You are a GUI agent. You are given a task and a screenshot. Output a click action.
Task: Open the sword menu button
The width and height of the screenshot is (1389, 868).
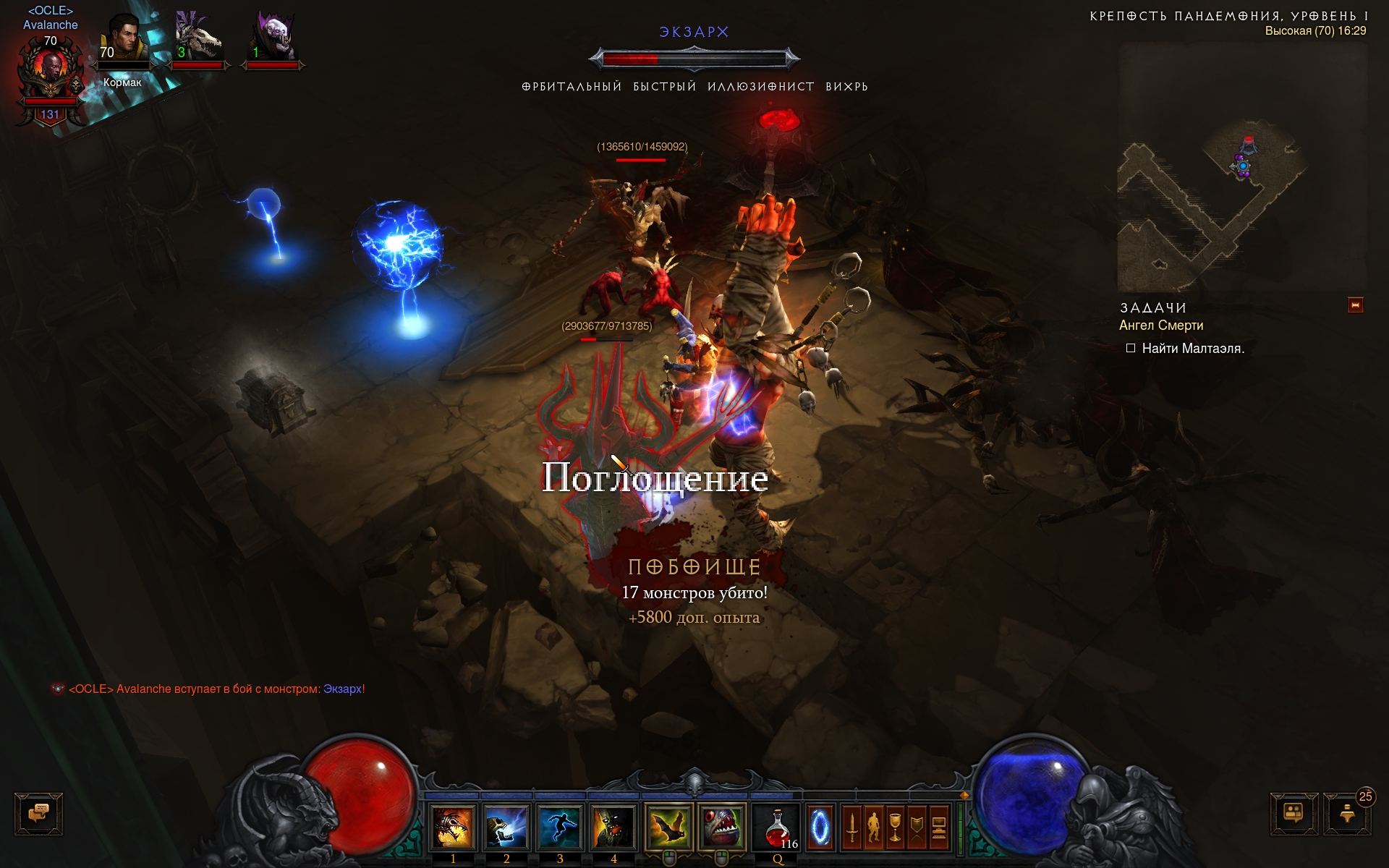point(852,827)
